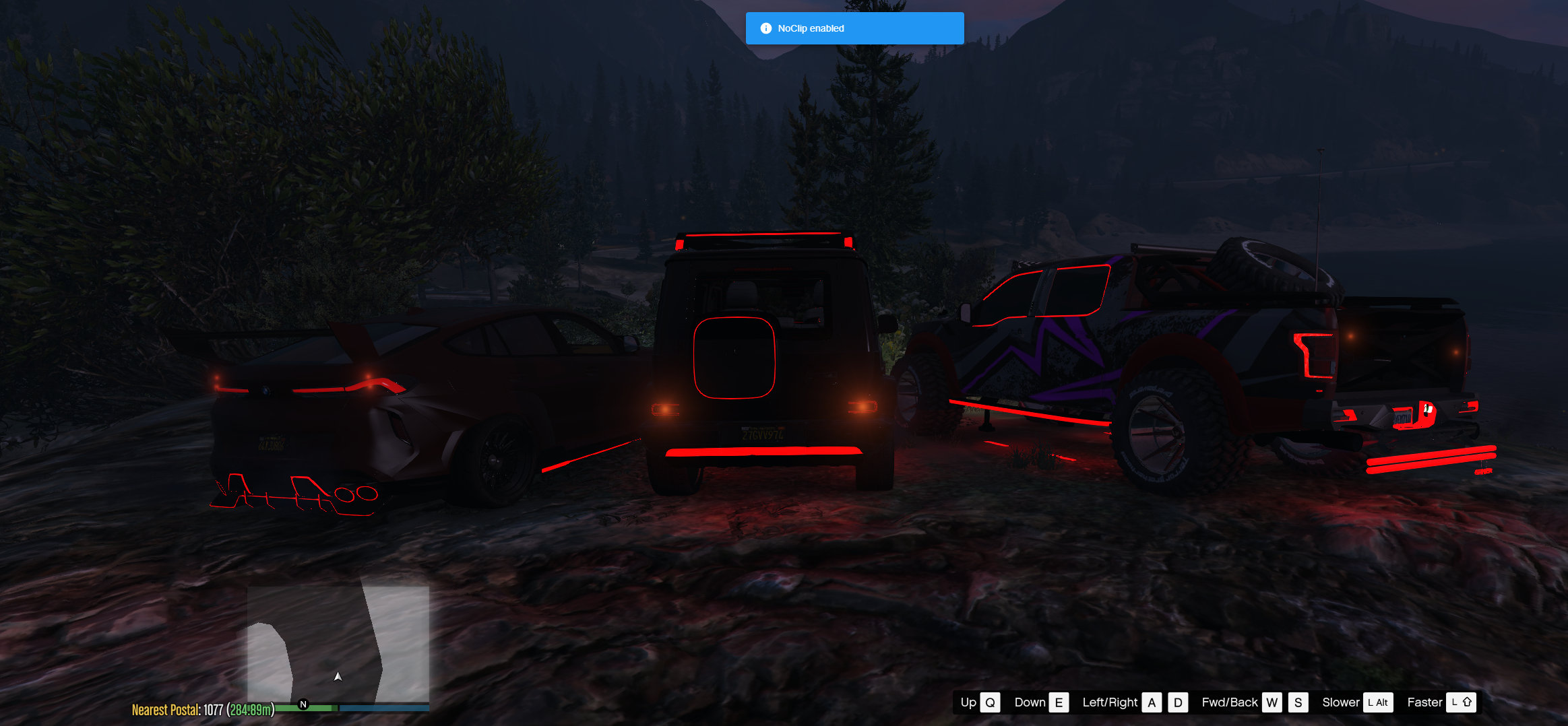The height and width of the screenshot is (726, 1568).
Task: Select the green distance text 284.89m
Action: [x=251, y=709]
